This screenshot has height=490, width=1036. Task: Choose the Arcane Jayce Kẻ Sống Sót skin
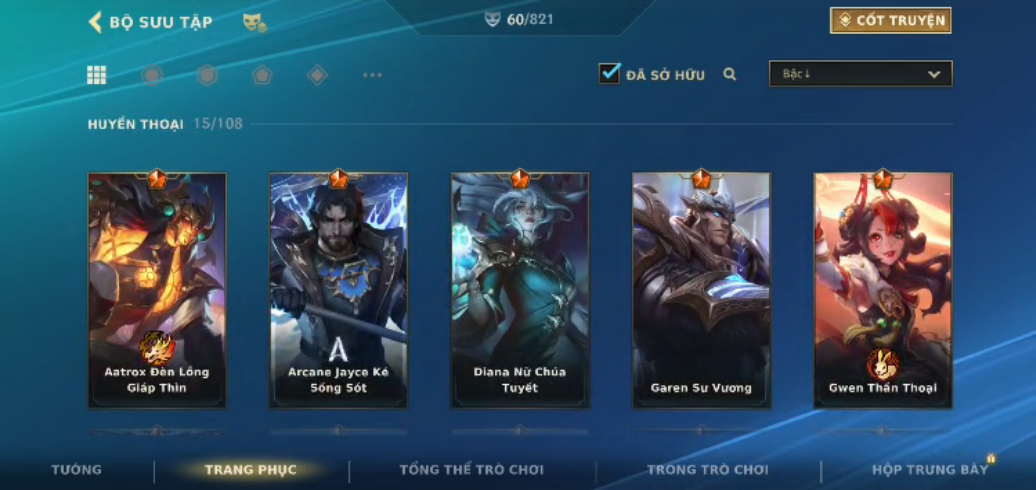[x=338, y=290]
